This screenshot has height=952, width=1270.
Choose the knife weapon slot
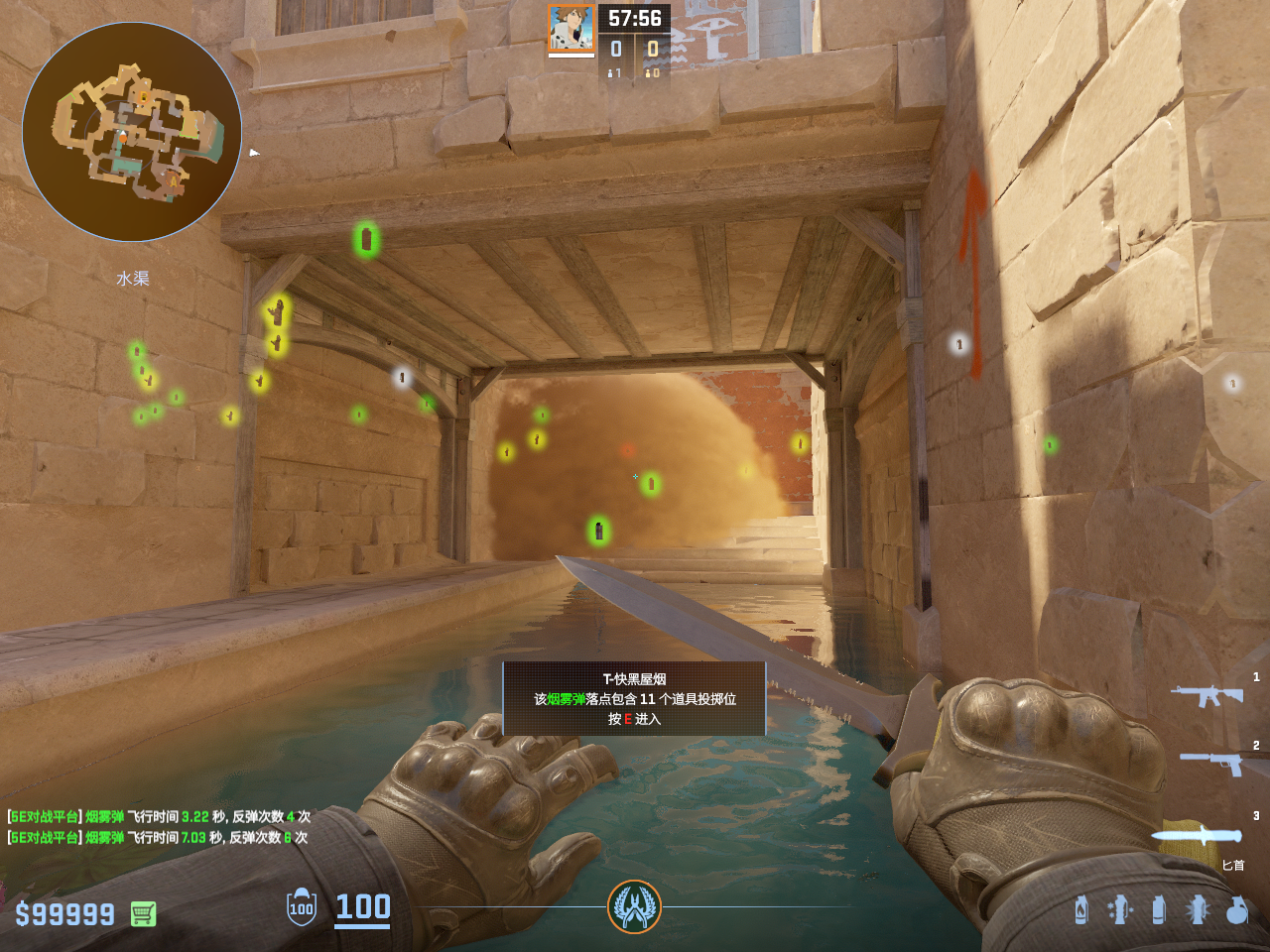[x=1199, y=835]
